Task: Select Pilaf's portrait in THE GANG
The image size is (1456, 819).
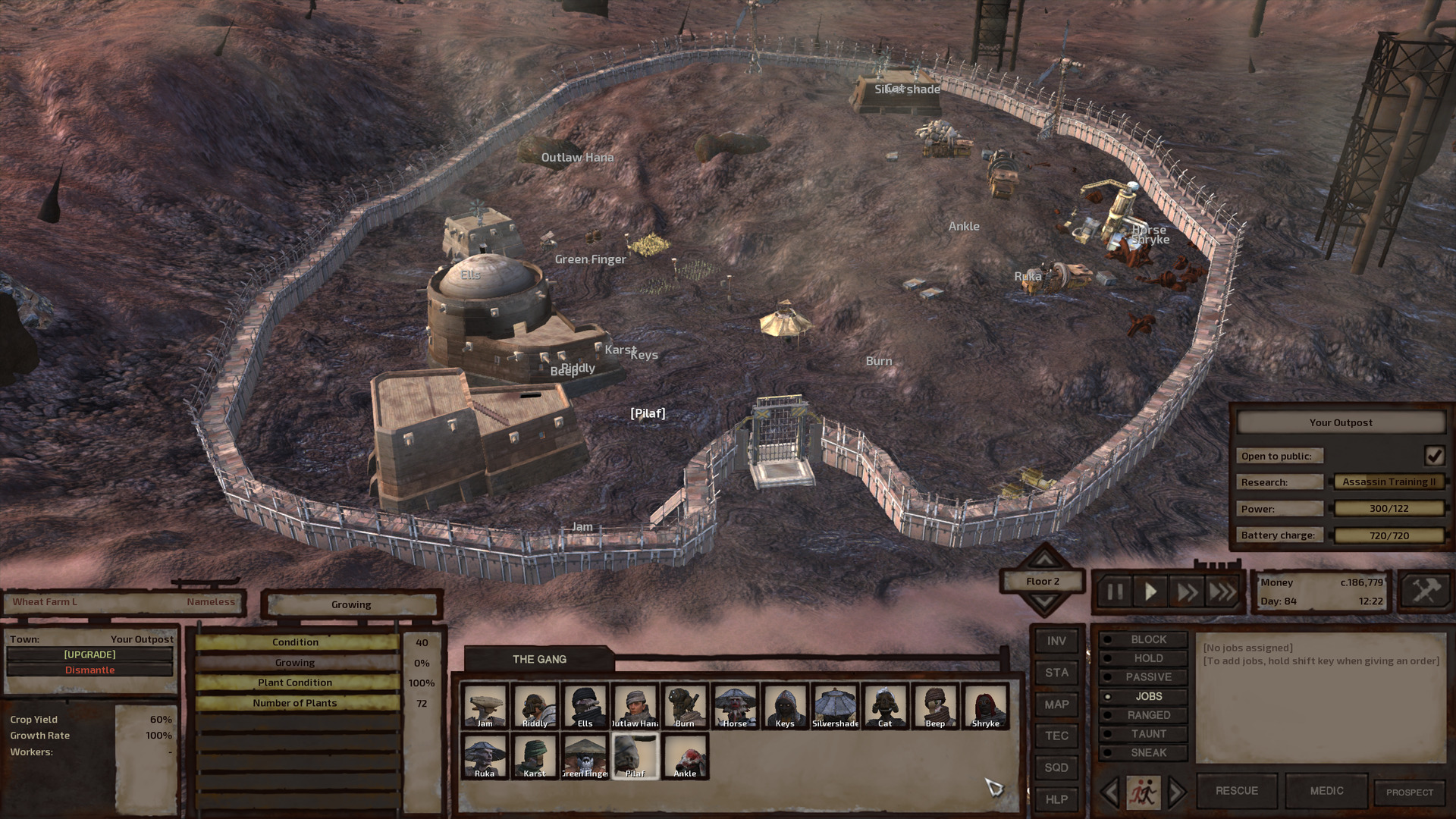Action: [635, 755]
